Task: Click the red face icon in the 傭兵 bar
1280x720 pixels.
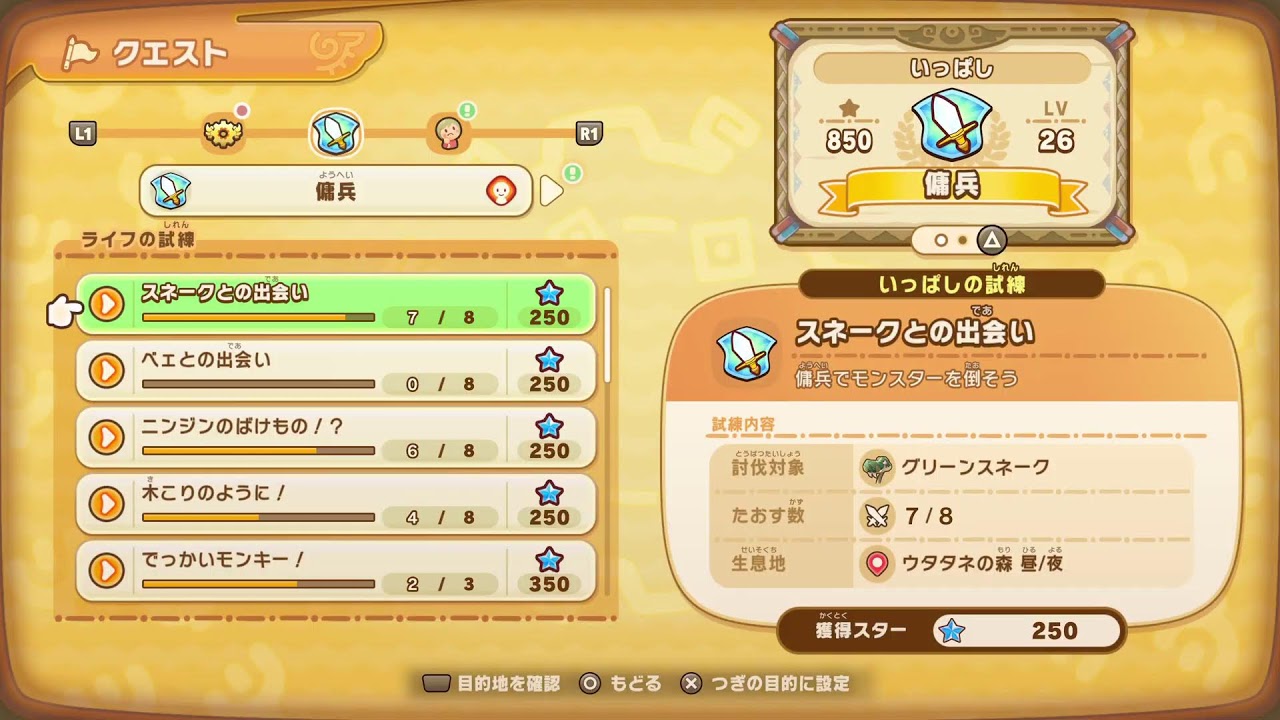Action: 501,191
